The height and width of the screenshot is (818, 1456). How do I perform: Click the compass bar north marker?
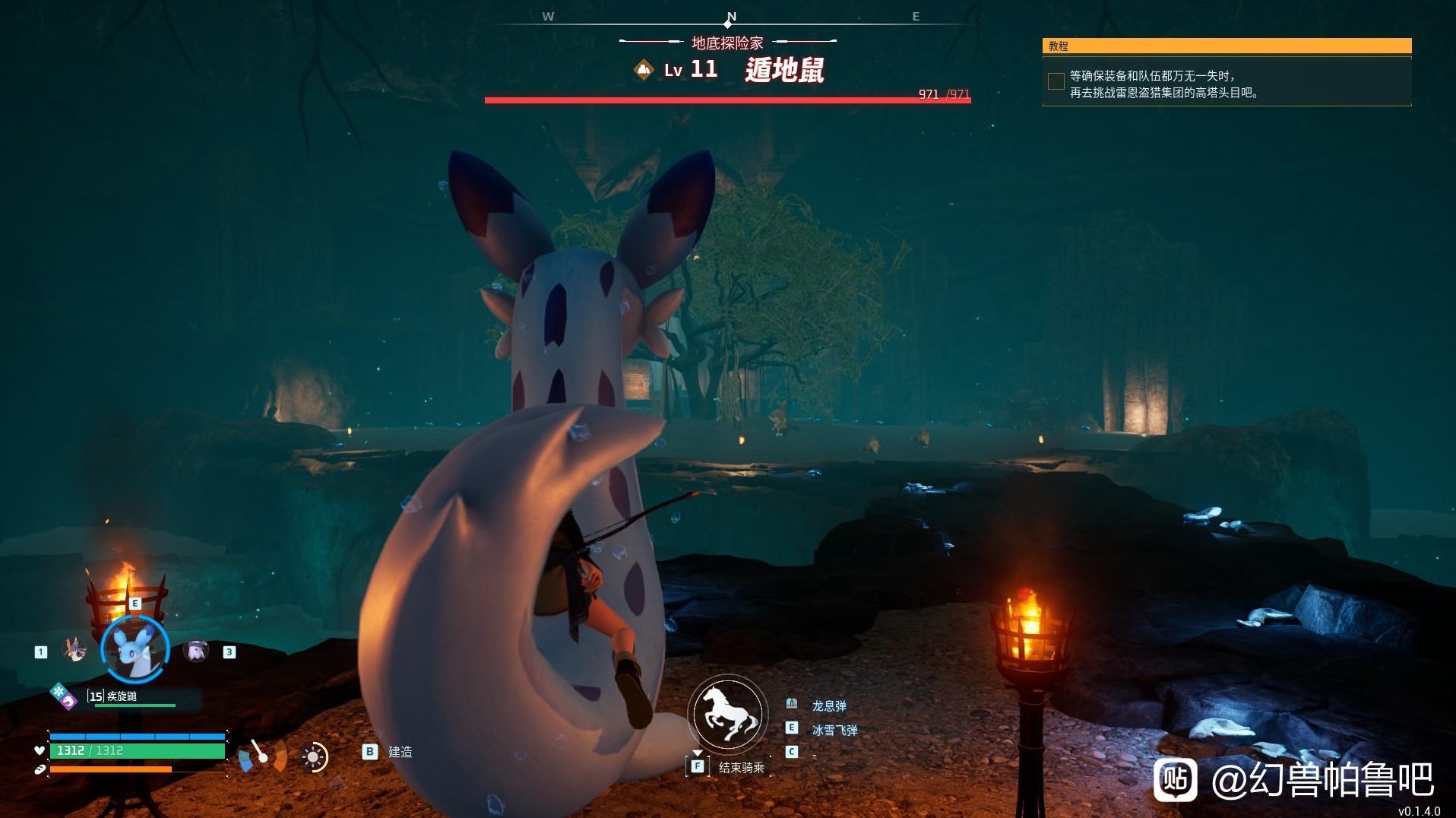pos(731,18)
